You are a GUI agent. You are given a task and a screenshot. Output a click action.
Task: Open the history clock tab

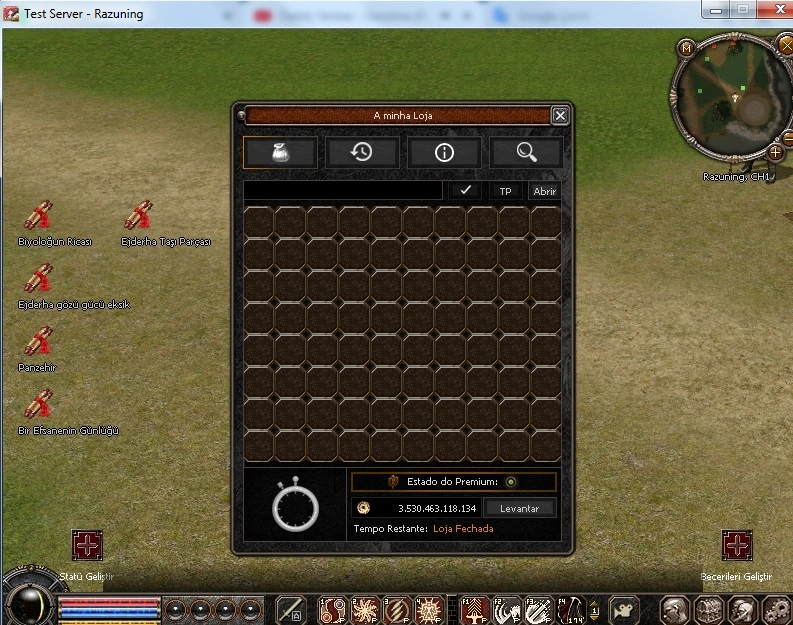click(362, 152)
